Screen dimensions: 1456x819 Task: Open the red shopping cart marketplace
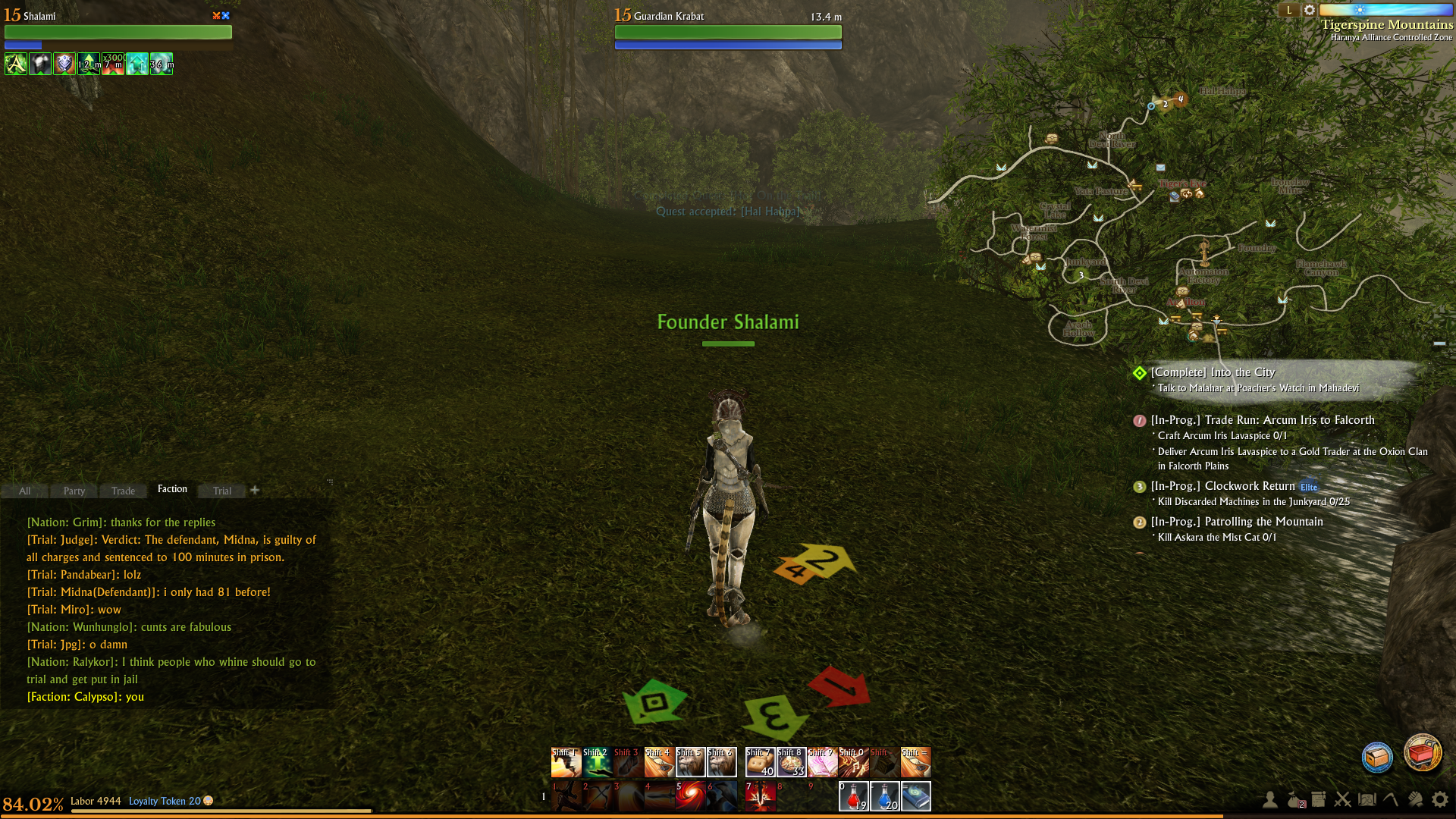(1422, 754)
